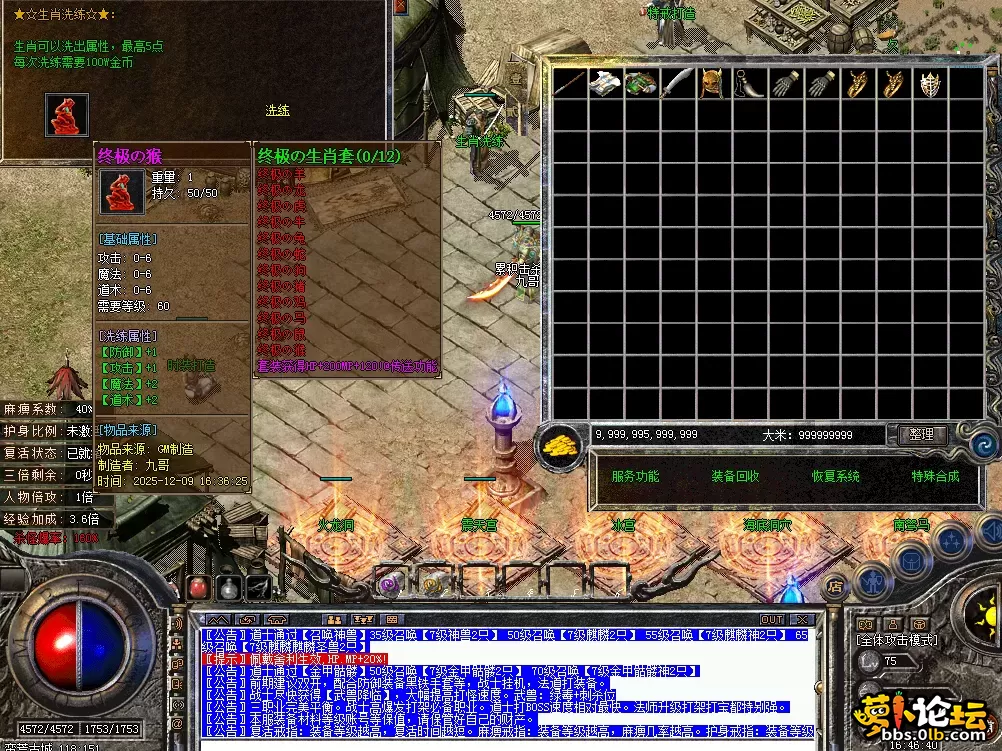Click the gold ingot pile icon
The width and height of the screenshot is (1002, 751).
click(563, 446)
